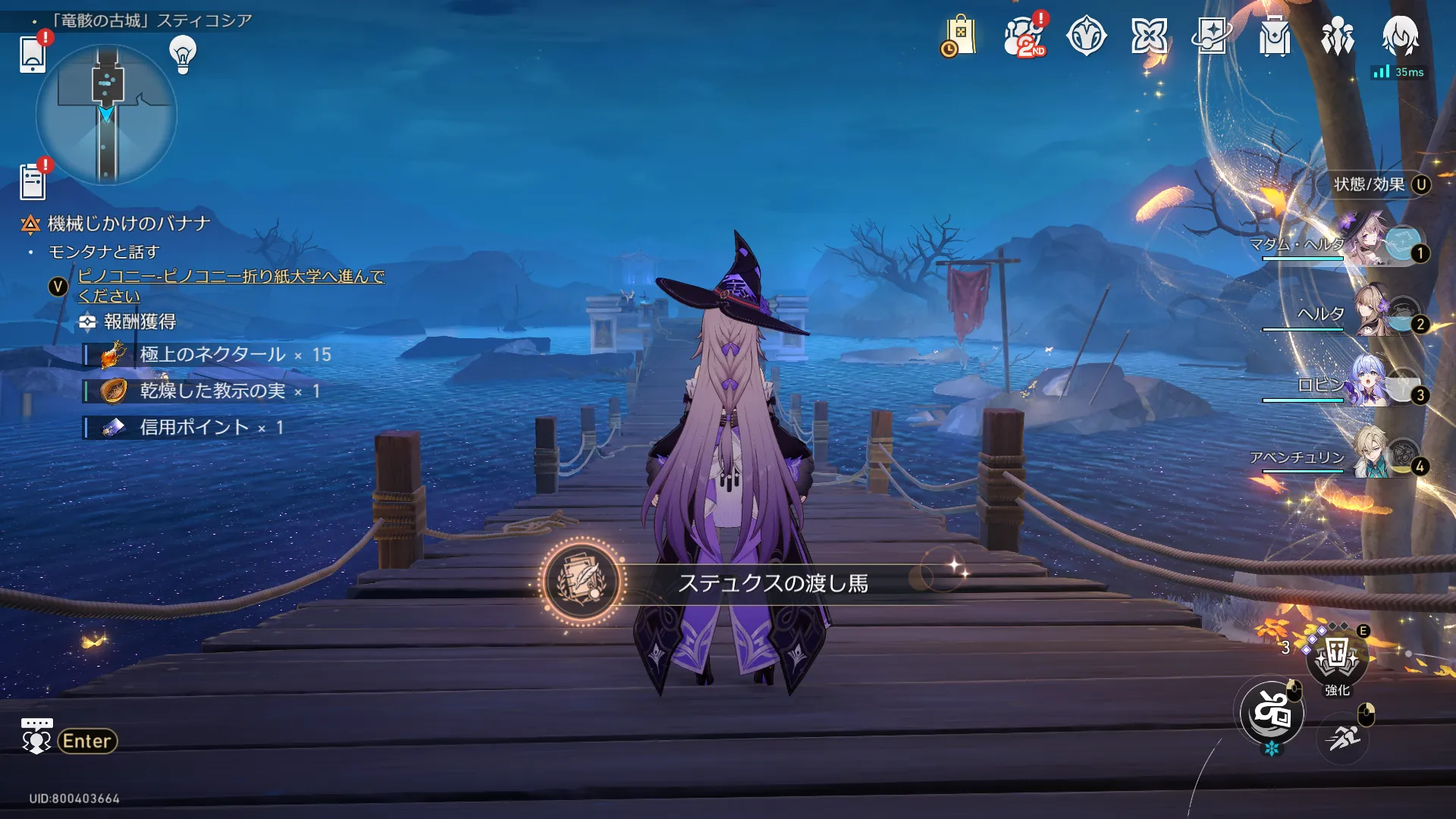Viewport: 1456px width, 819px height.
Task: Open the sparkle card warp icon
Action: tap(1211, 36)
